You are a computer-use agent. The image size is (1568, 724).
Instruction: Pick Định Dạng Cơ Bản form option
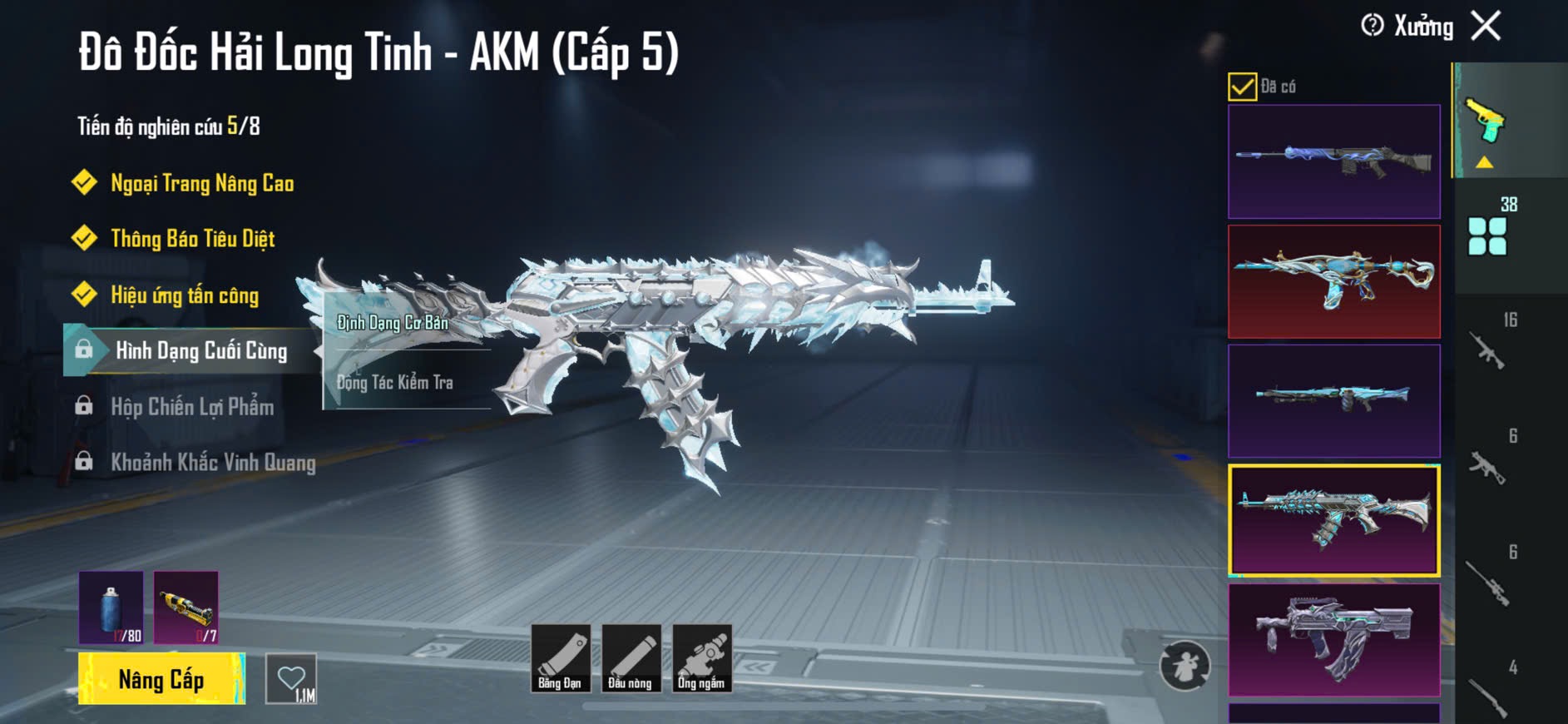[393, 323]
